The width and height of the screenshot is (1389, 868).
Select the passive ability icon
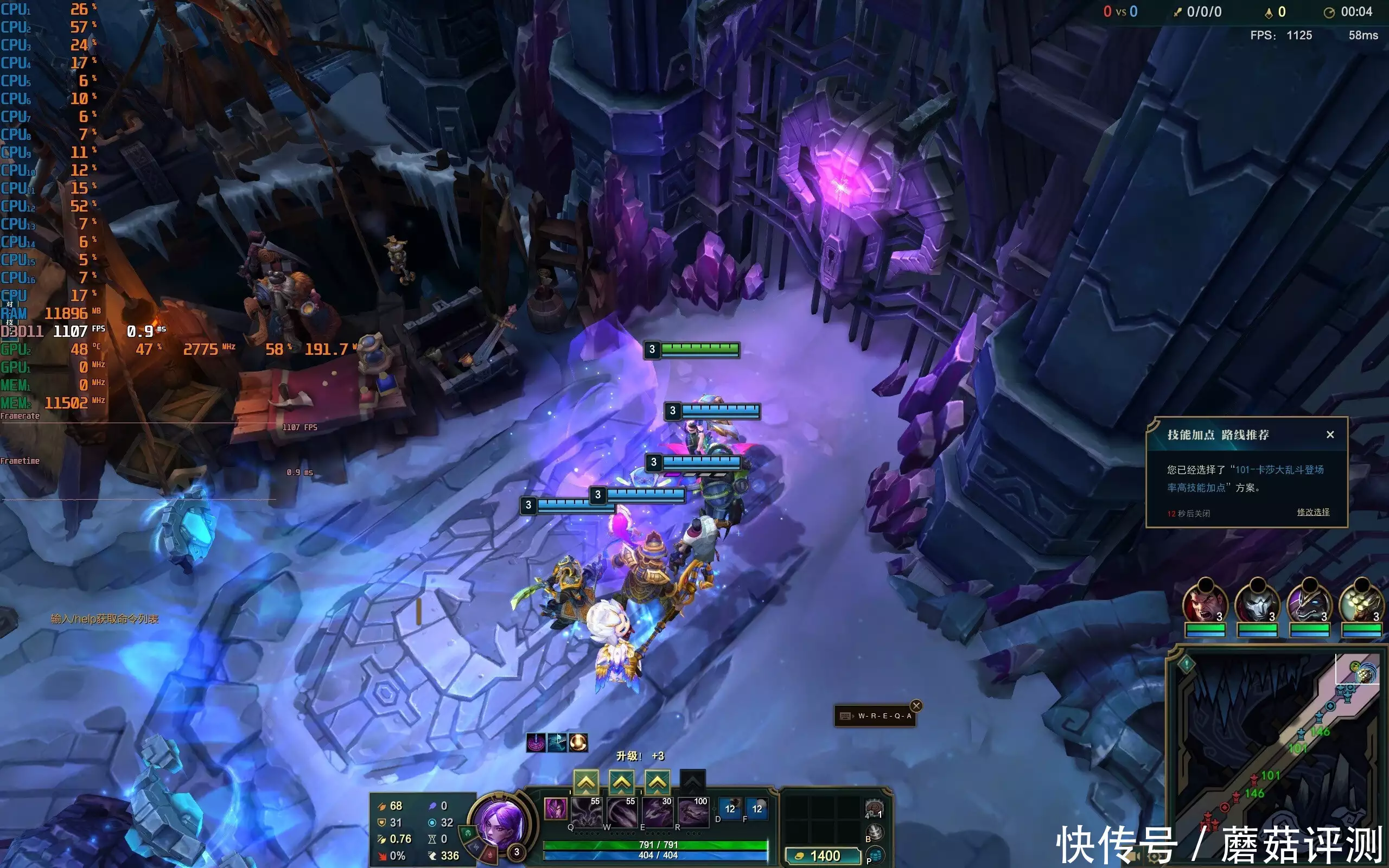coord(555,809)
